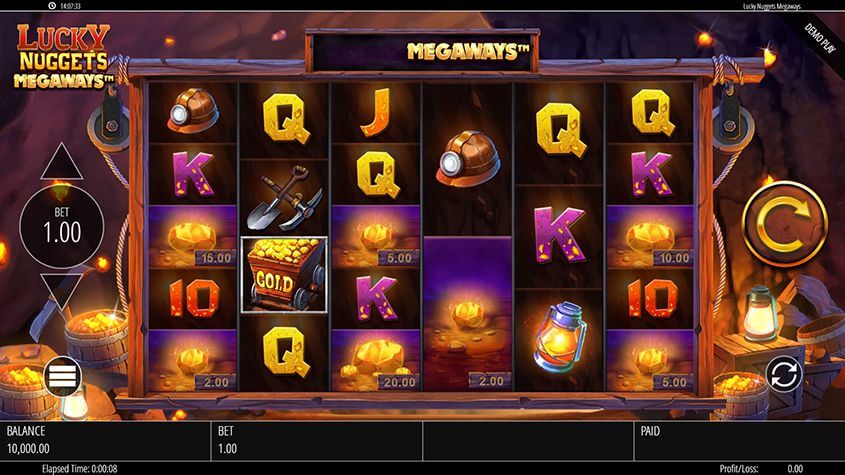The width and height of the screenshot is (845, 475).
Task: Open the hamburger menu
Action: click(62, 376)
